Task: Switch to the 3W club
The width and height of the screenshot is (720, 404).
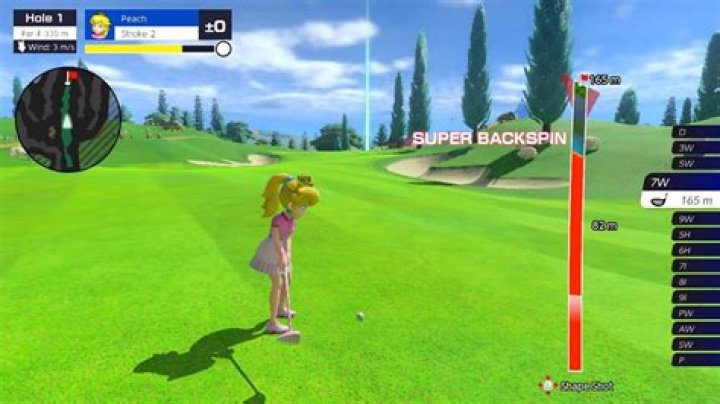Action: 697,147
